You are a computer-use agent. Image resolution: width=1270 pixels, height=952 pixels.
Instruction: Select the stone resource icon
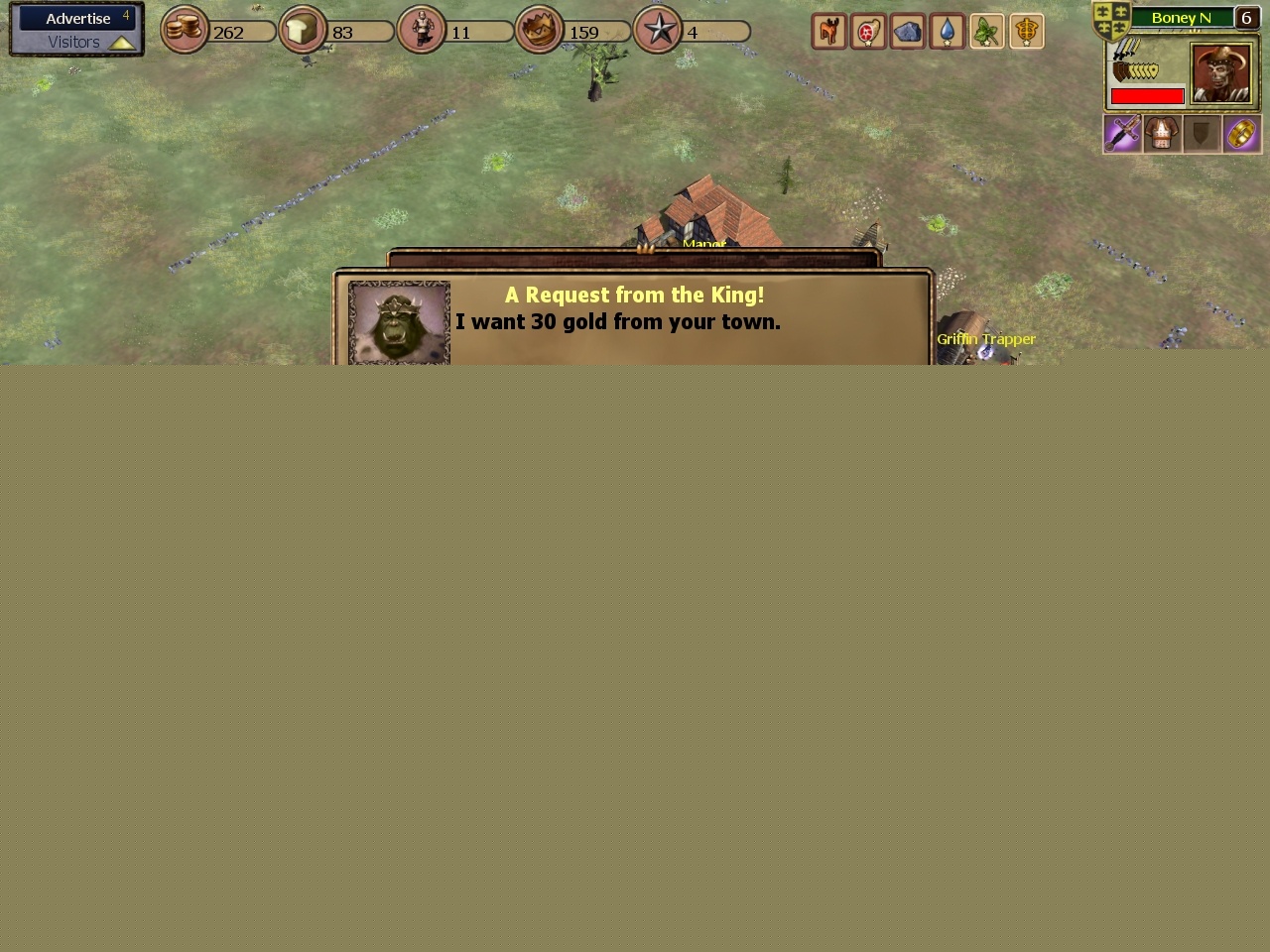point(908,31)
